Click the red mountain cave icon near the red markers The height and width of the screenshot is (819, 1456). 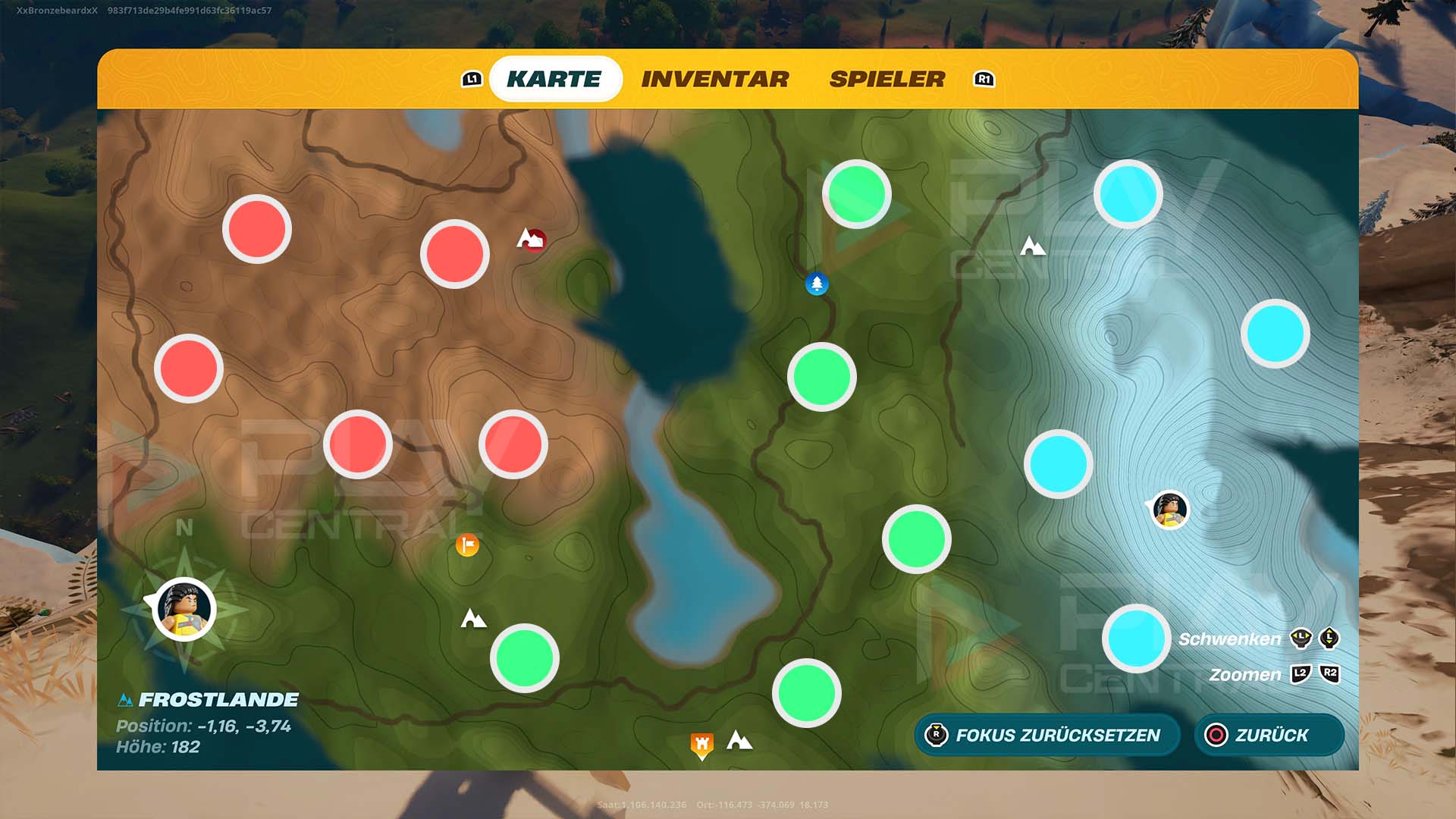tap(531, 239)
